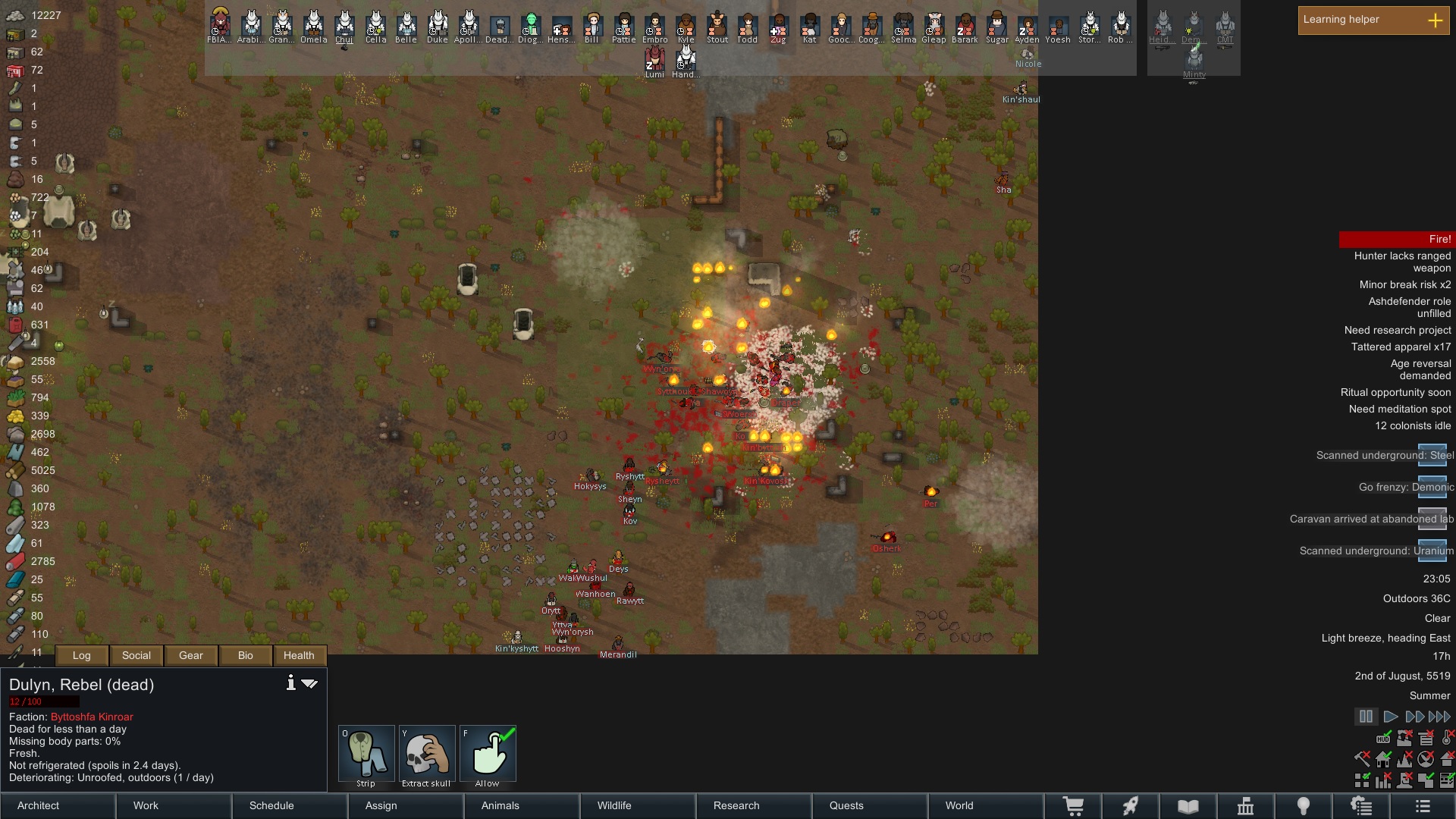Show the Animals list
Screen dimensions: 1456x819
tap(522, 805)
